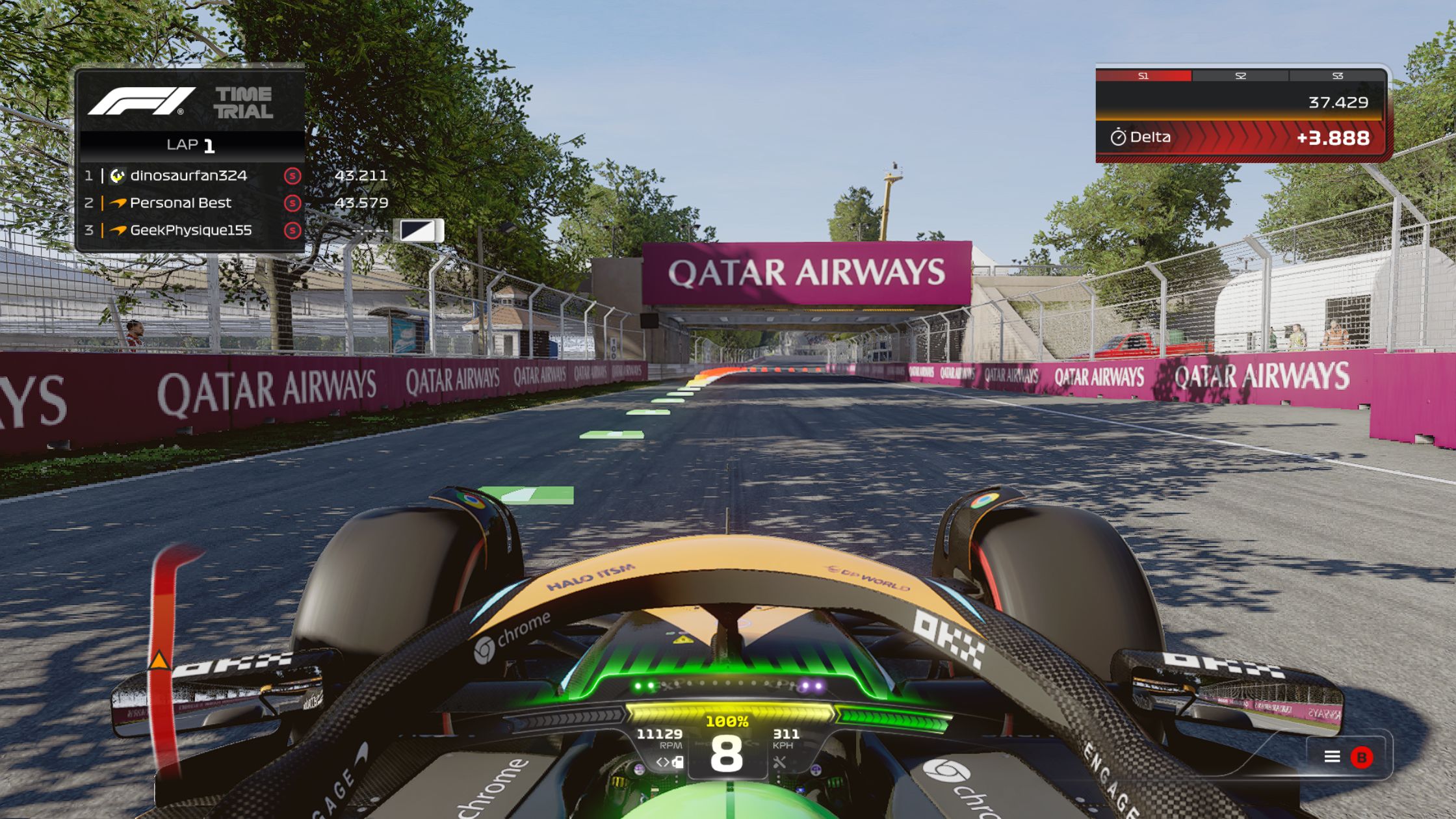Screen dimensions: 1456x819
Task: Click the Personal Best leaderboard entry
Action: click(x=180, y=203)
